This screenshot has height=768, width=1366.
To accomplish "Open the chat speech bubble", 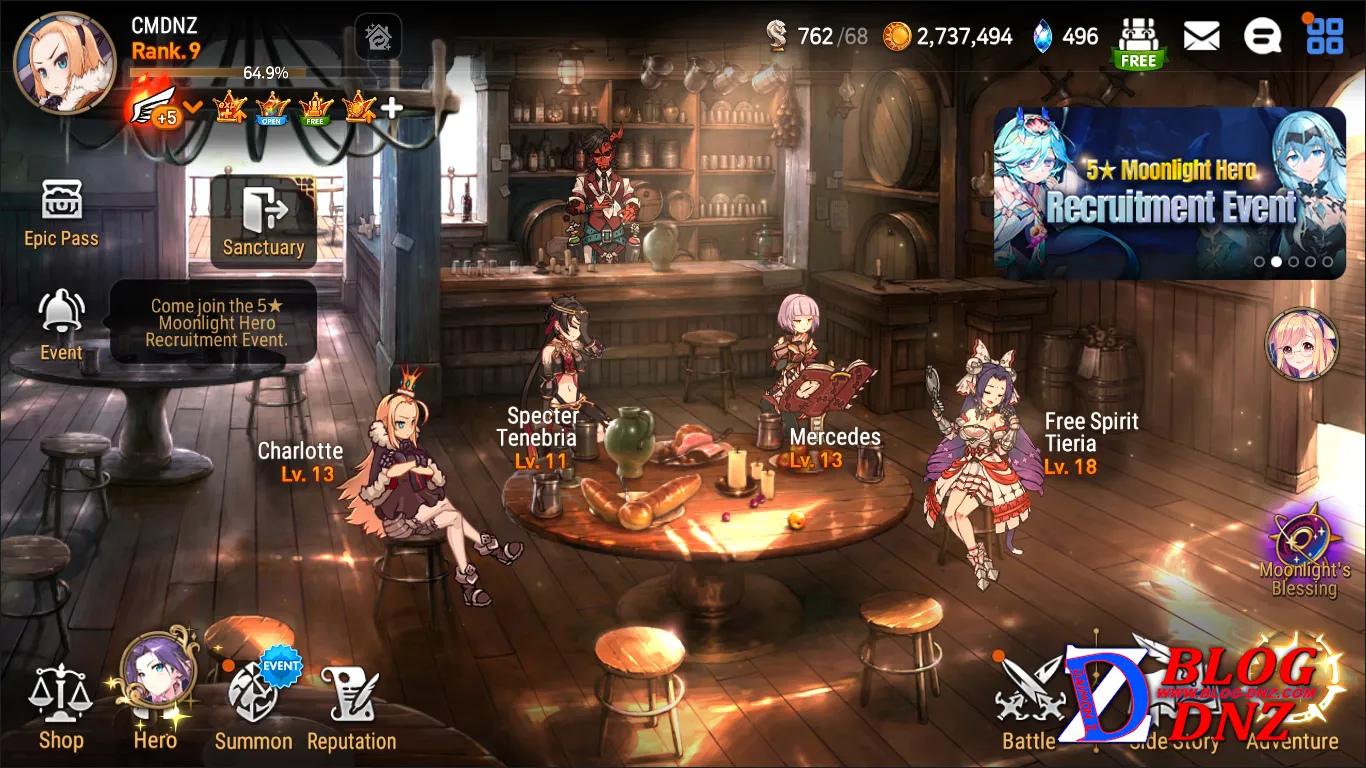I will tap(1262, 37).
